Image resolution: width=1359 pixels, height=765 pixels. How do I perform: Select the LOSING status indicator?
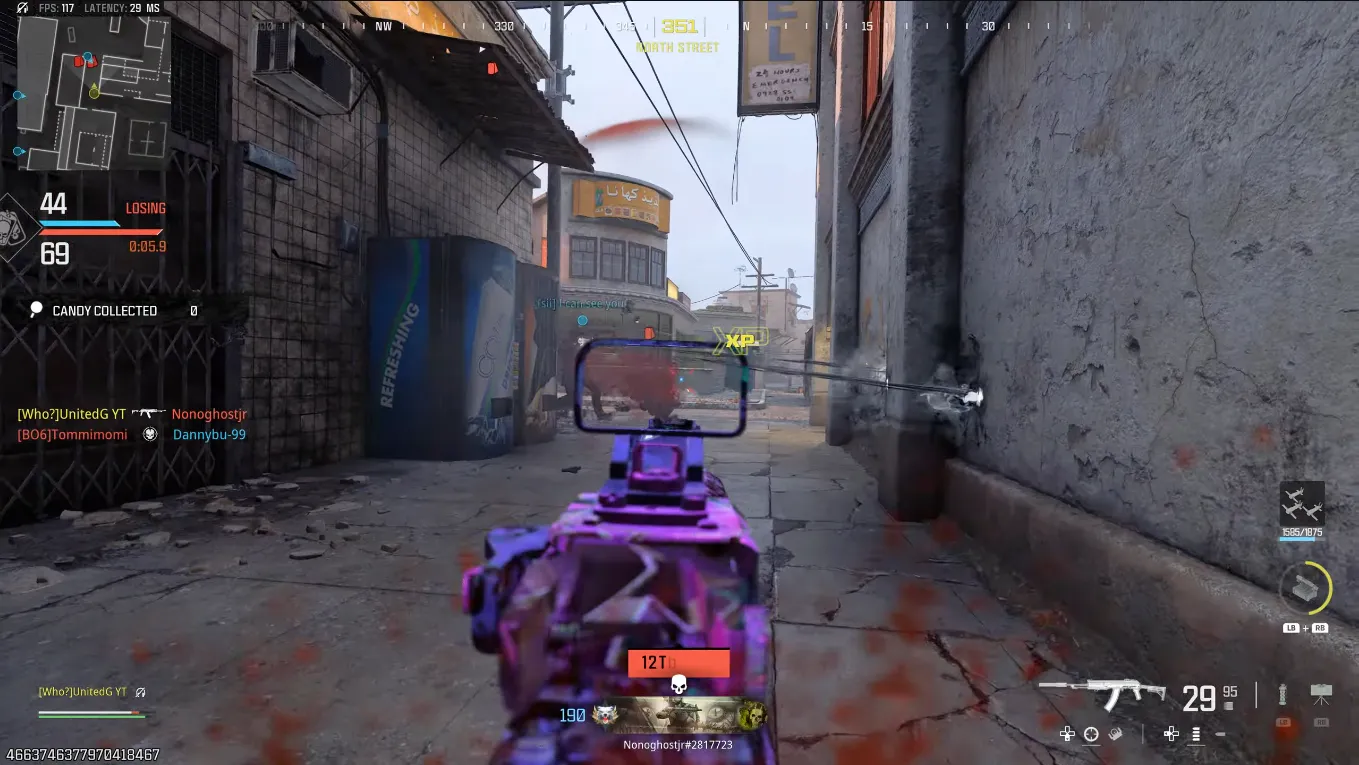click(145, 208)
